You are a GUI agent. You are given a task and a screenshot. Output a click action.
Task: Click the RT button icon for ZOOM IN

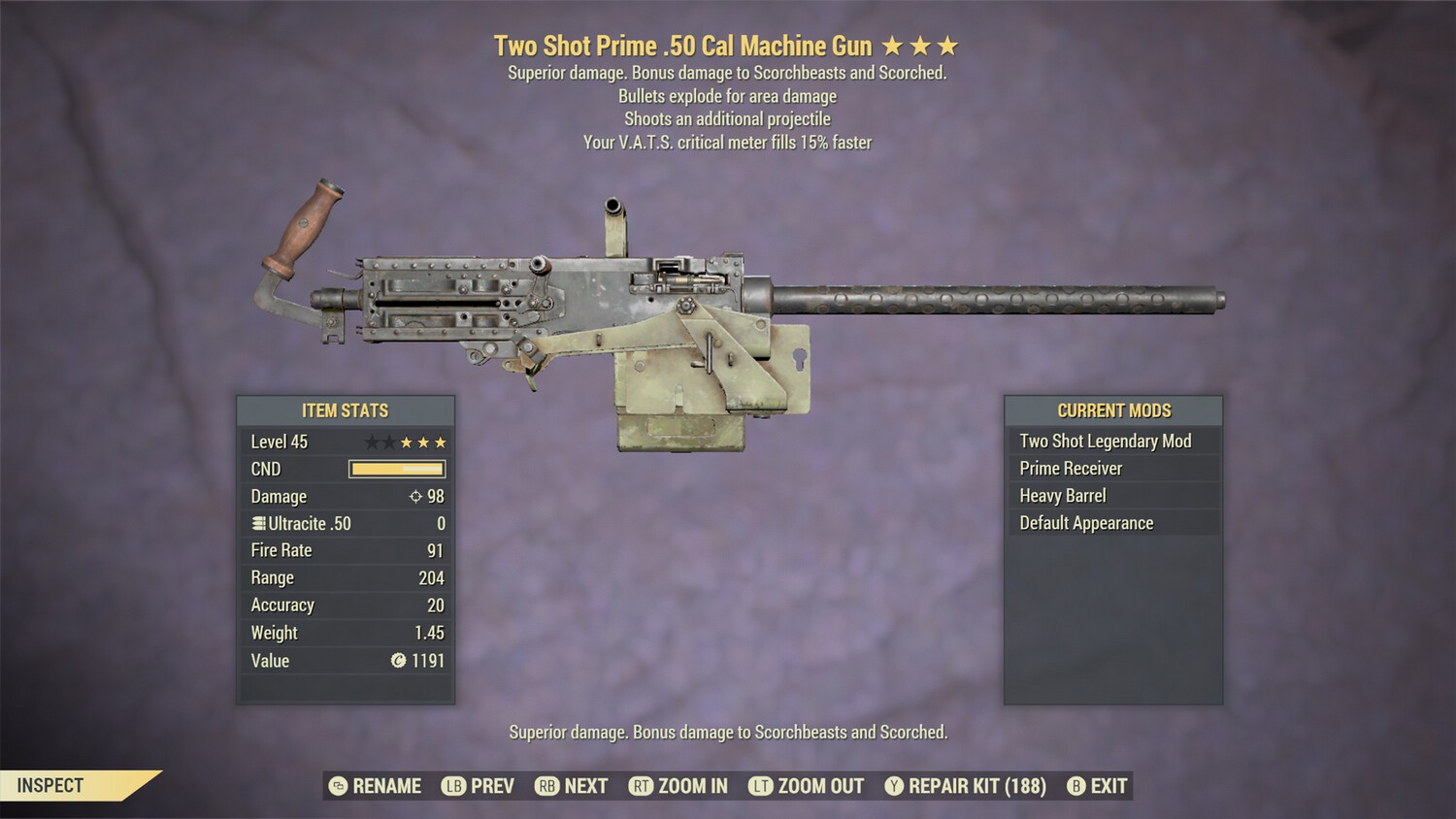tap(642, 786)
